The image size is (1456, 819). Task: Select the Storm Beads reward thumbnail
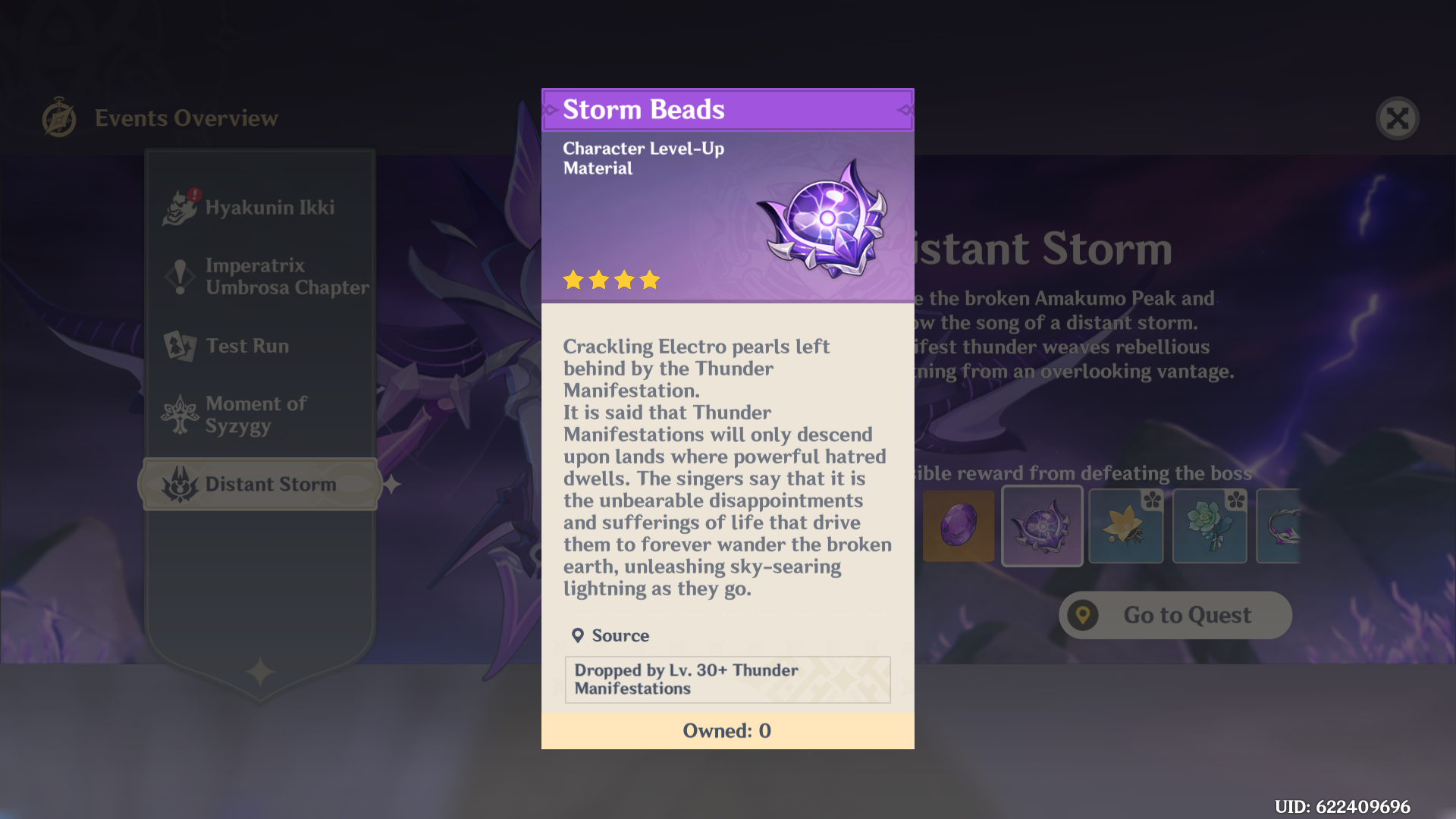click(x=1042, y=526)
